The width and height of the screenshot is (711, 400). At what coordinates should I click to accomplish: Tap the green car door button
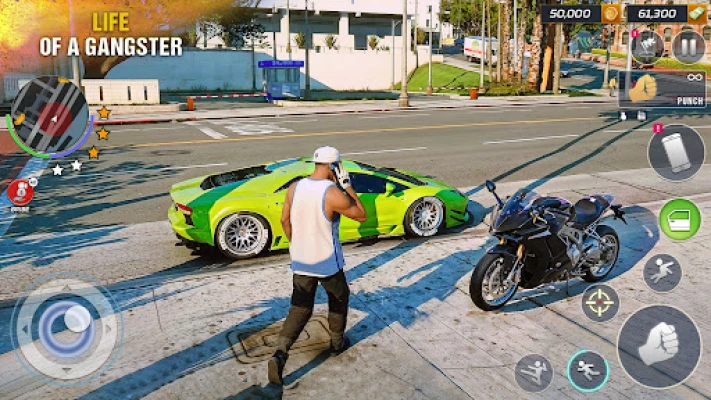coord(679,220)
